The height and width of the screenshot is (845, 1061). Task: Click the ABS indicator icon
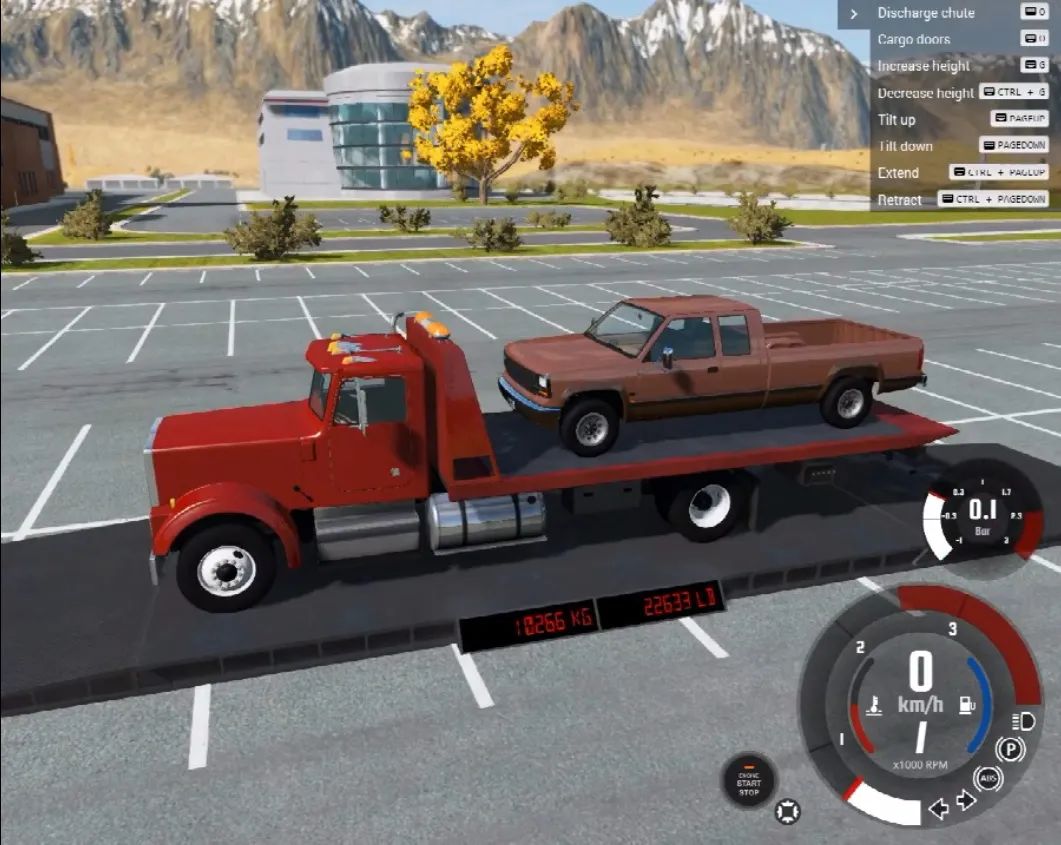[988, 777]
